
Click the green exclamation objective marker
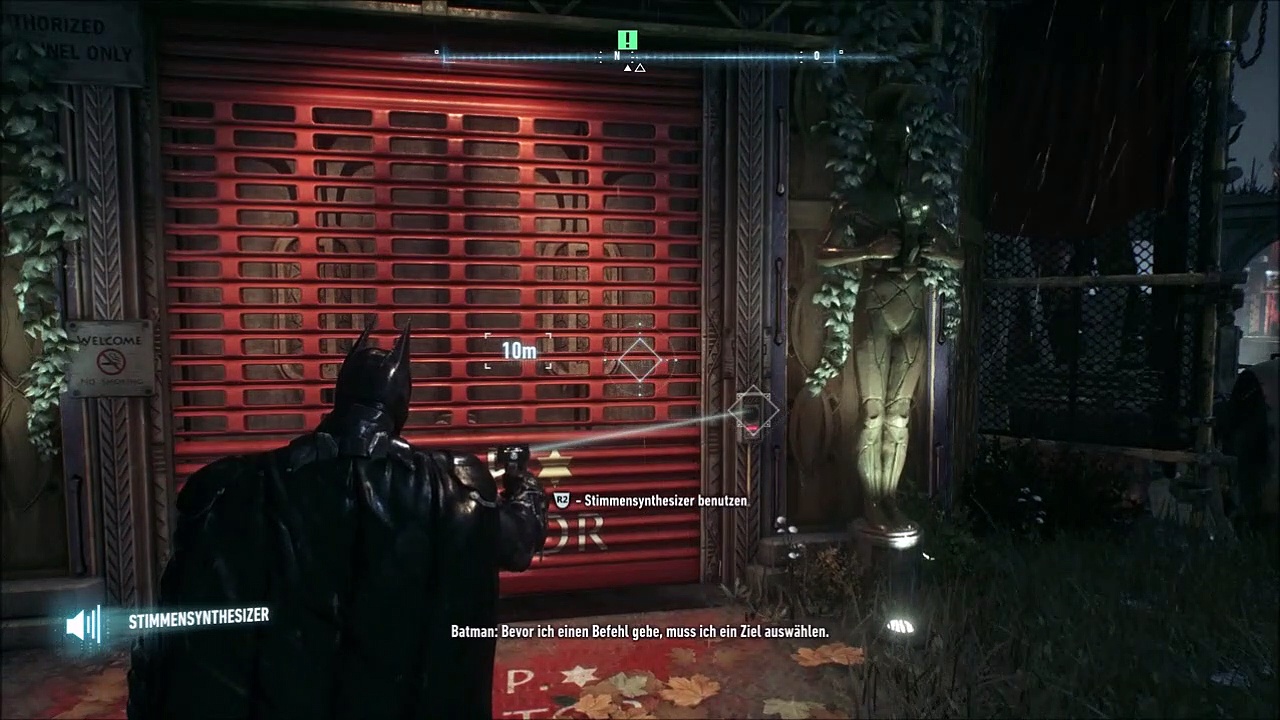pos(627,40)
